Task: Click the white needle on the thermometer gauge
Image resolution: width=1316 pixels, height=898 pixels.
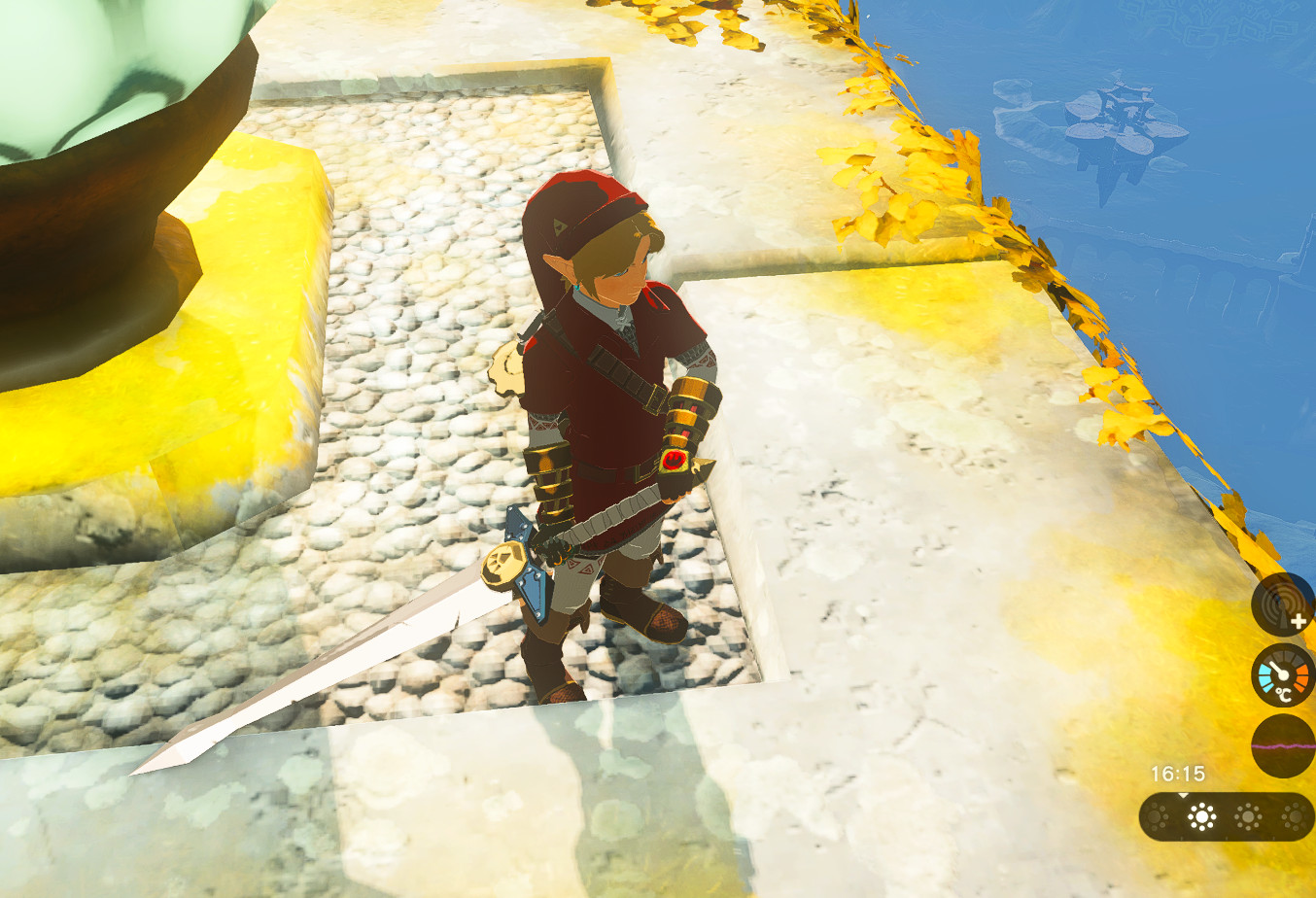Action: (1279, 670)
